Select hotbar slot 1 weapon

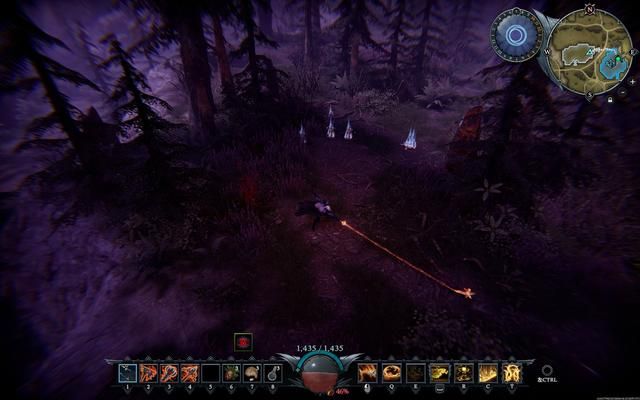tap(128, 373)
